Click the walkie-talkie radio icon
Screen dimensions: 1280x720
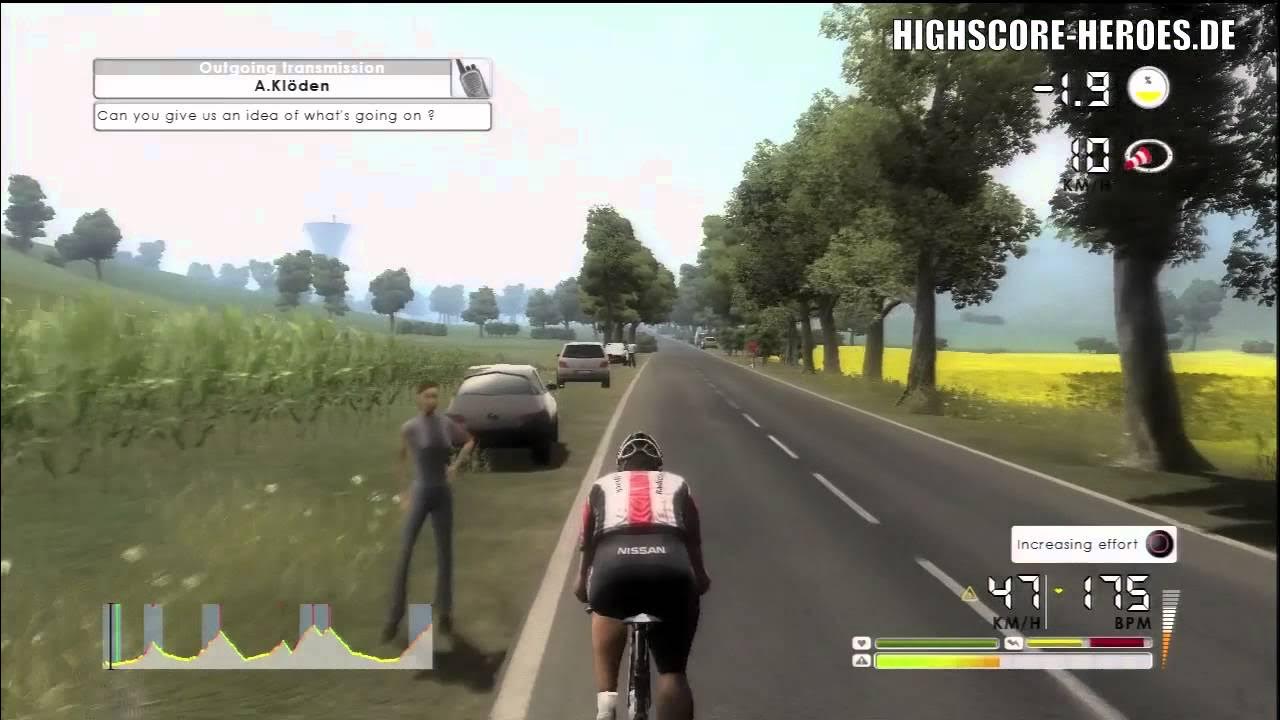tap(470, 78)
